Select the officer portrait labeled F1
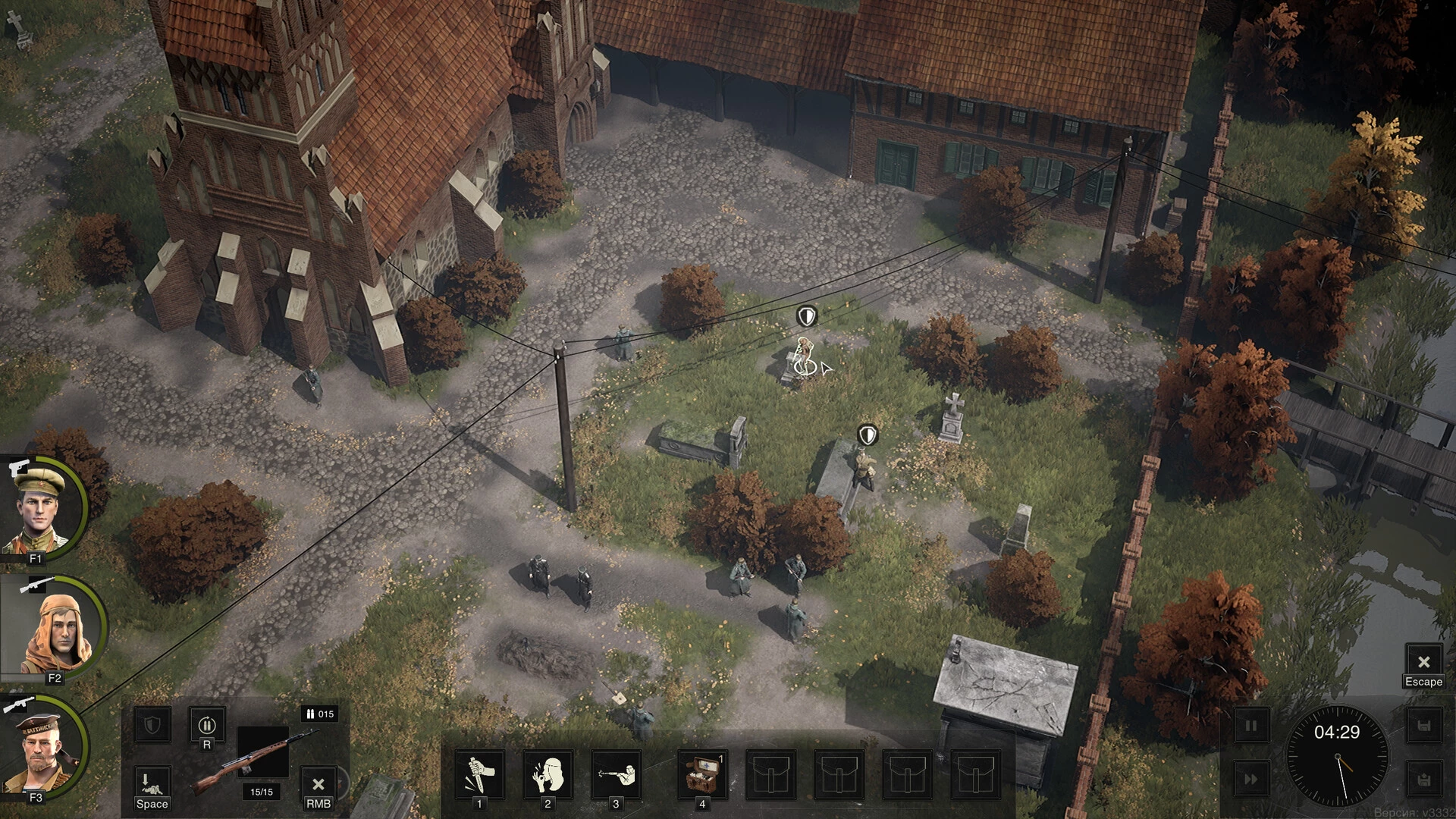 tap(42, 507)
